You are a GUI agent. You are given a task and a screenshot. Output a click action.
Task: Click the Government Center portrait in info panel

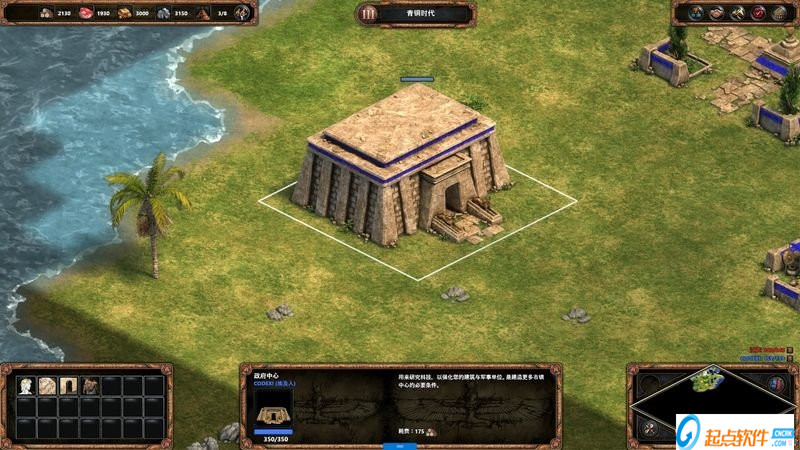[273, 406]
